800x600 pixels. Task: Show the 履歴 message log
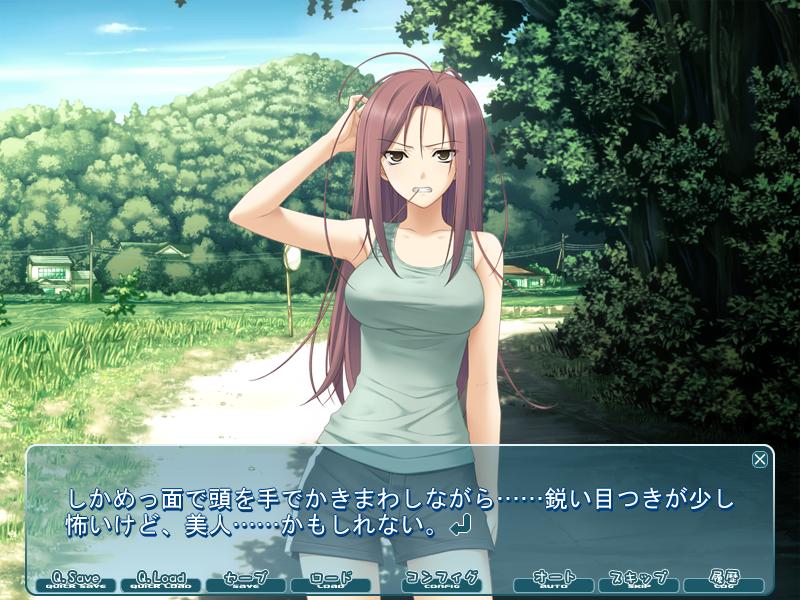723,581
